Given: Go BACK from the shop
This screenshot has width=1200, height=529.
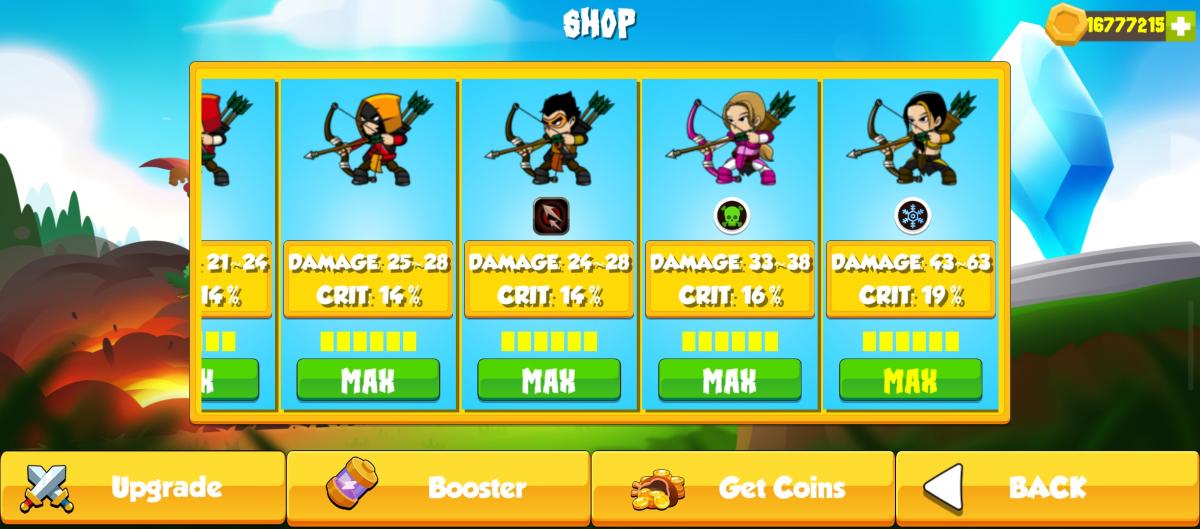Looking at the screenshot, I should (x=1046, y=488).
